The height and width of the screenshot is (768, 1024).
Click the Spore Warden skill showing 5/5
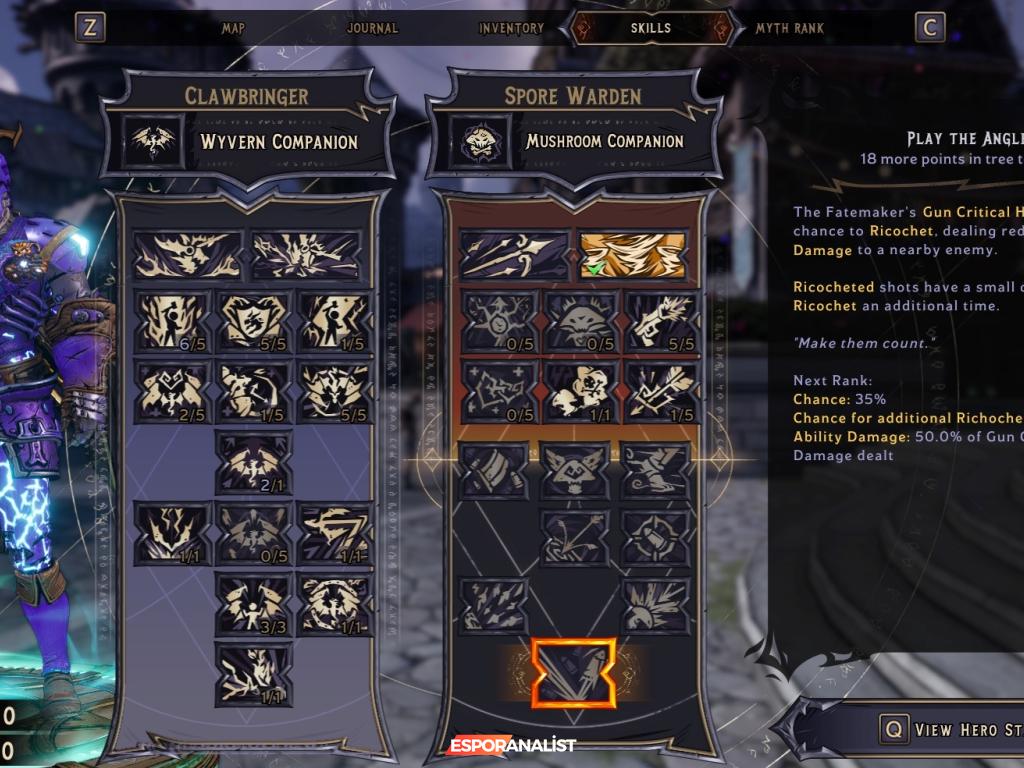click(x=658, y=322)
